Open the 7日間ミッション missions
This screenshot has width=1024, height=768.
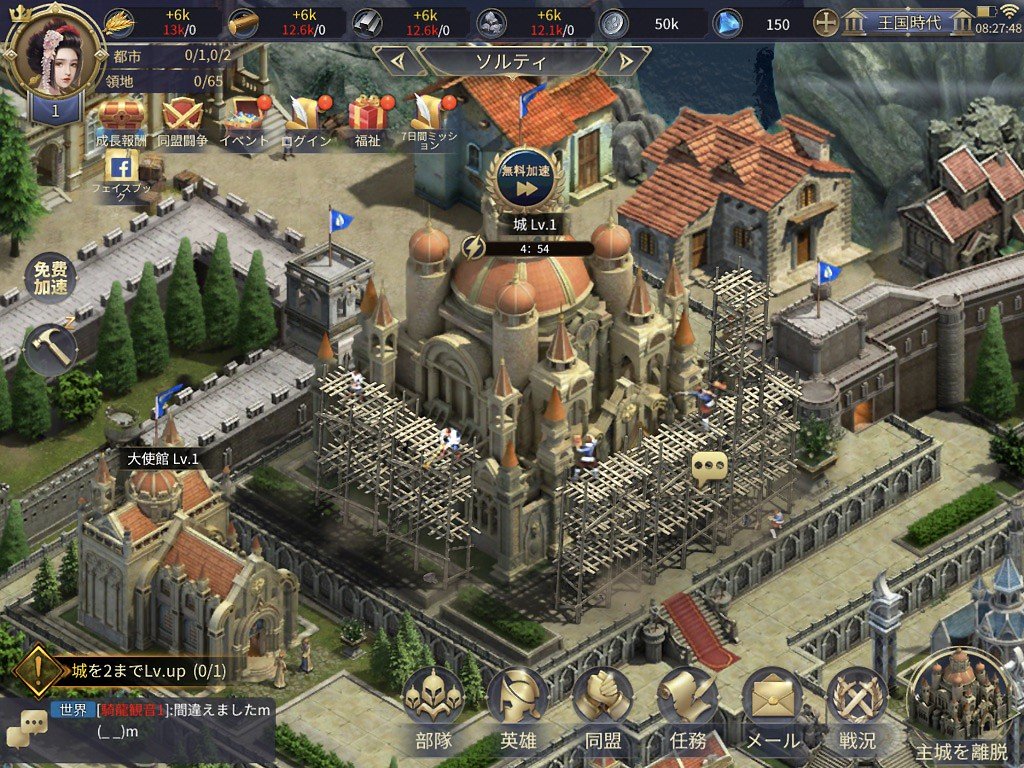point(431,119)
